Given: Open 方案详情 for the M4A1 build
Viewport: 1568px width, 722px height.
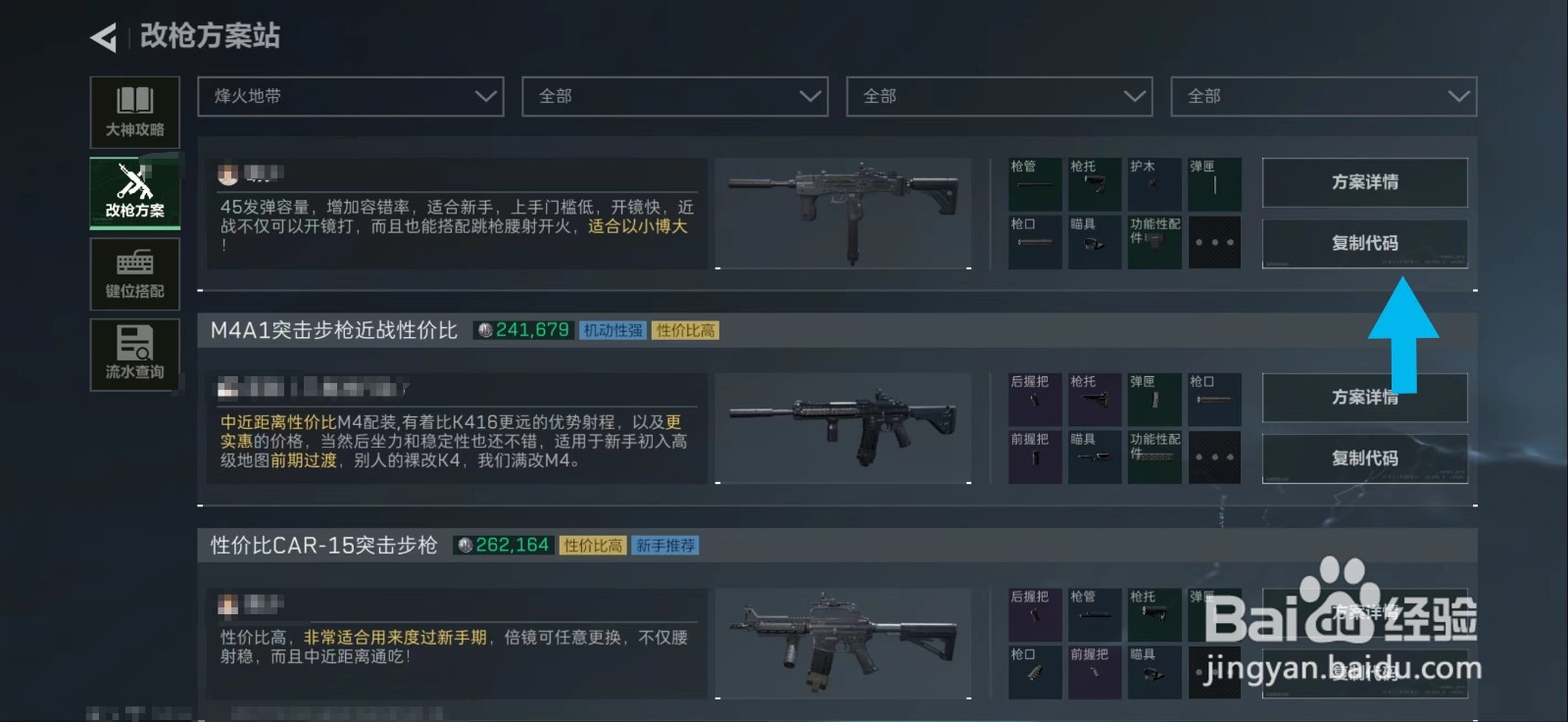Looking at the screenshot, I should [1365, 398].
